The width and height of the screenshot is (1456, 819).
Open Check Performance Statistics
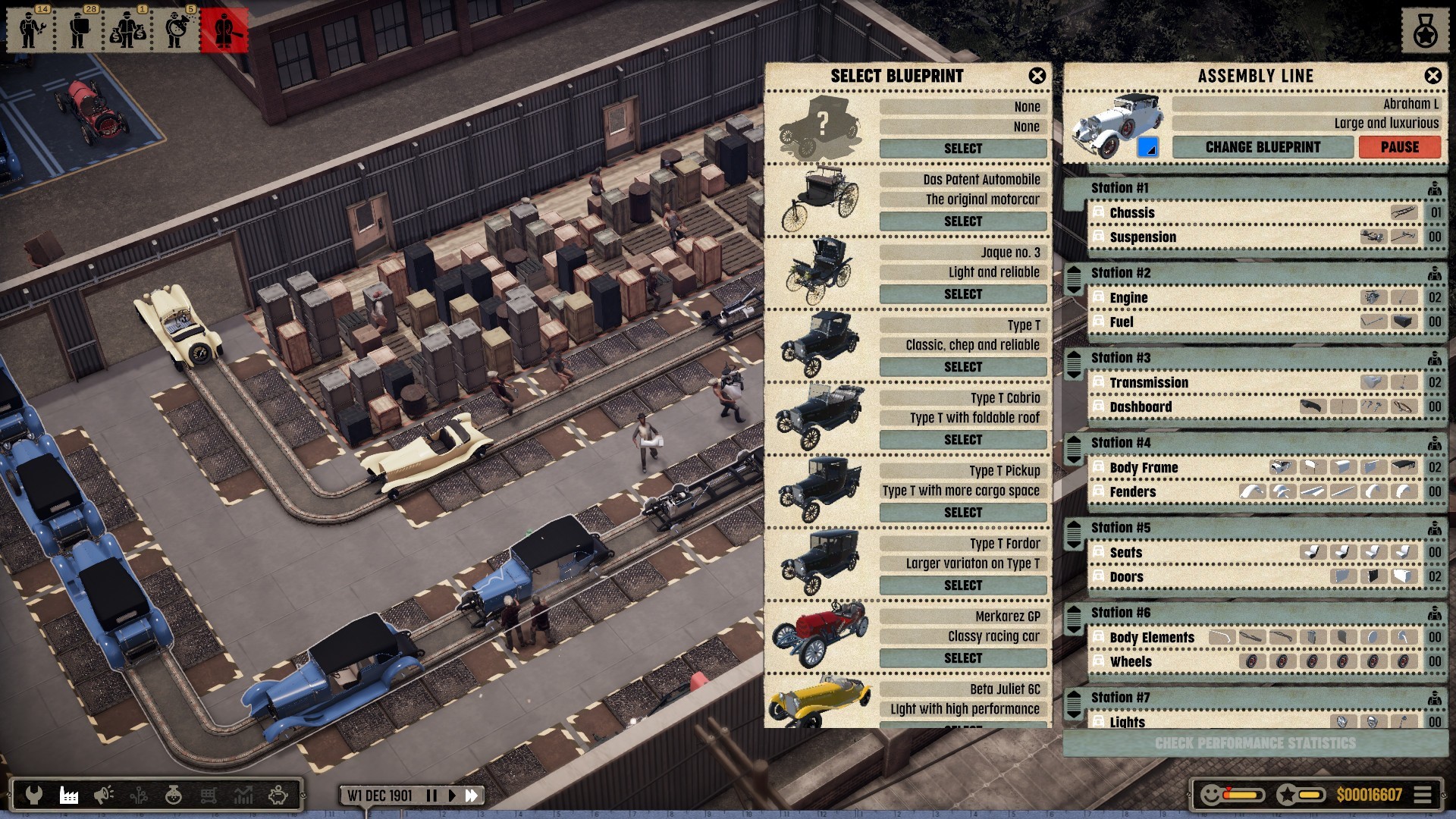[1255, 743]
